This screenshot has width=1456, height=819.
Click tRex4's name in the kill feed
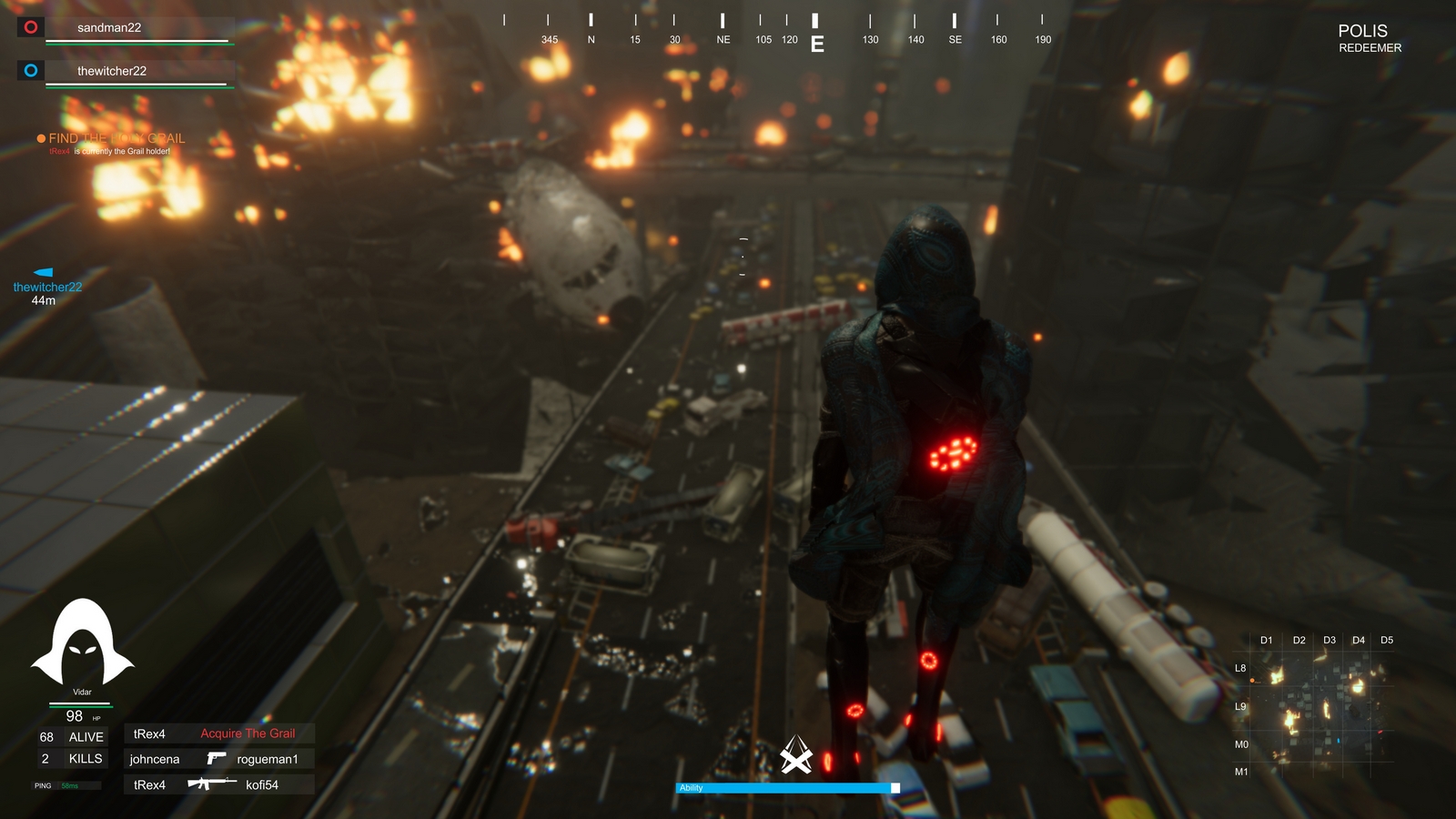[x=147, y=733]
